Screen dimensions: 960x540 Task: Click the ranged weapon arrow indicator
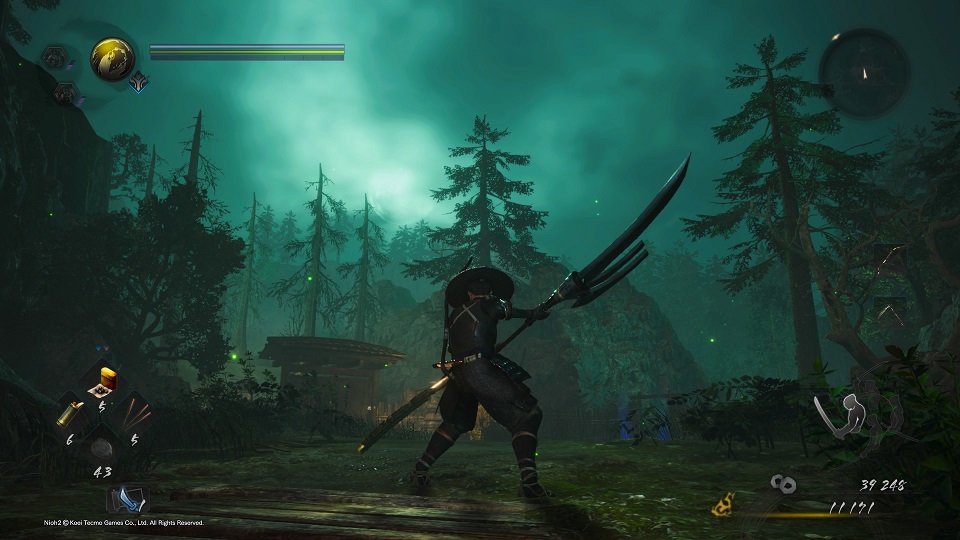pyautogui.click(x=889, y=313)
